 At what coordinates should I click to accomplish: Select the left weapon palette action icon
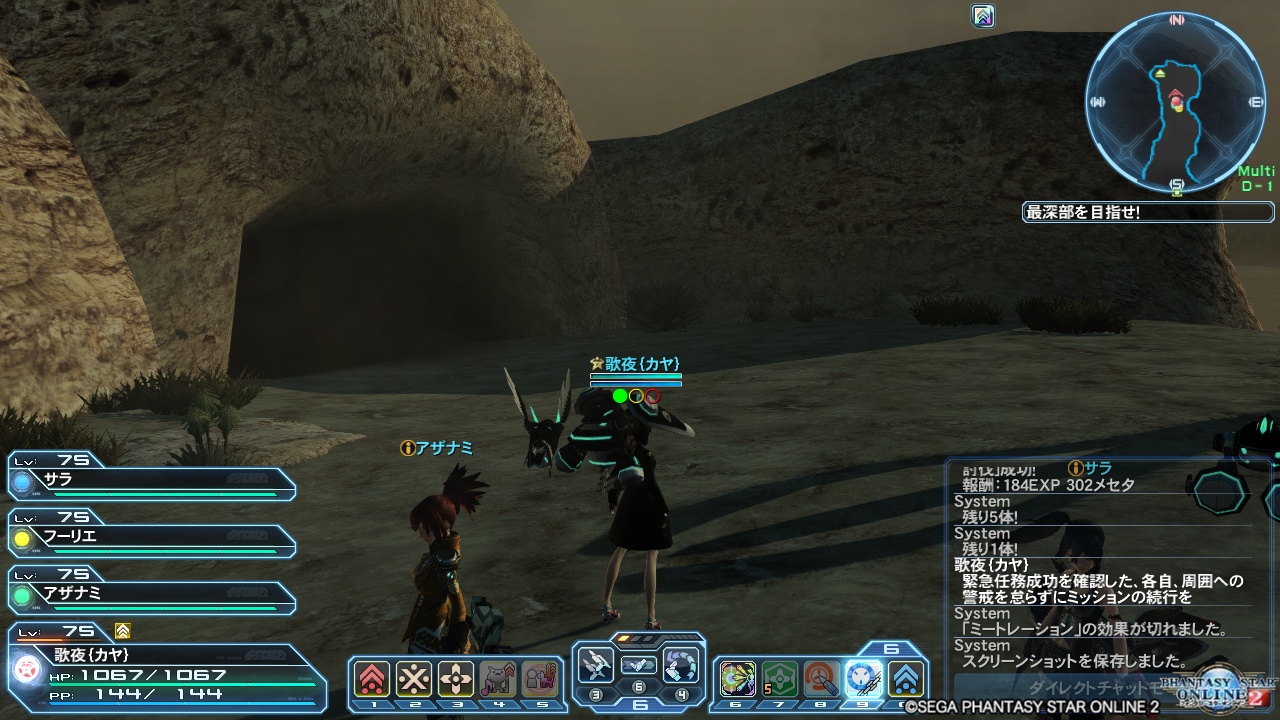coord(596,665)
